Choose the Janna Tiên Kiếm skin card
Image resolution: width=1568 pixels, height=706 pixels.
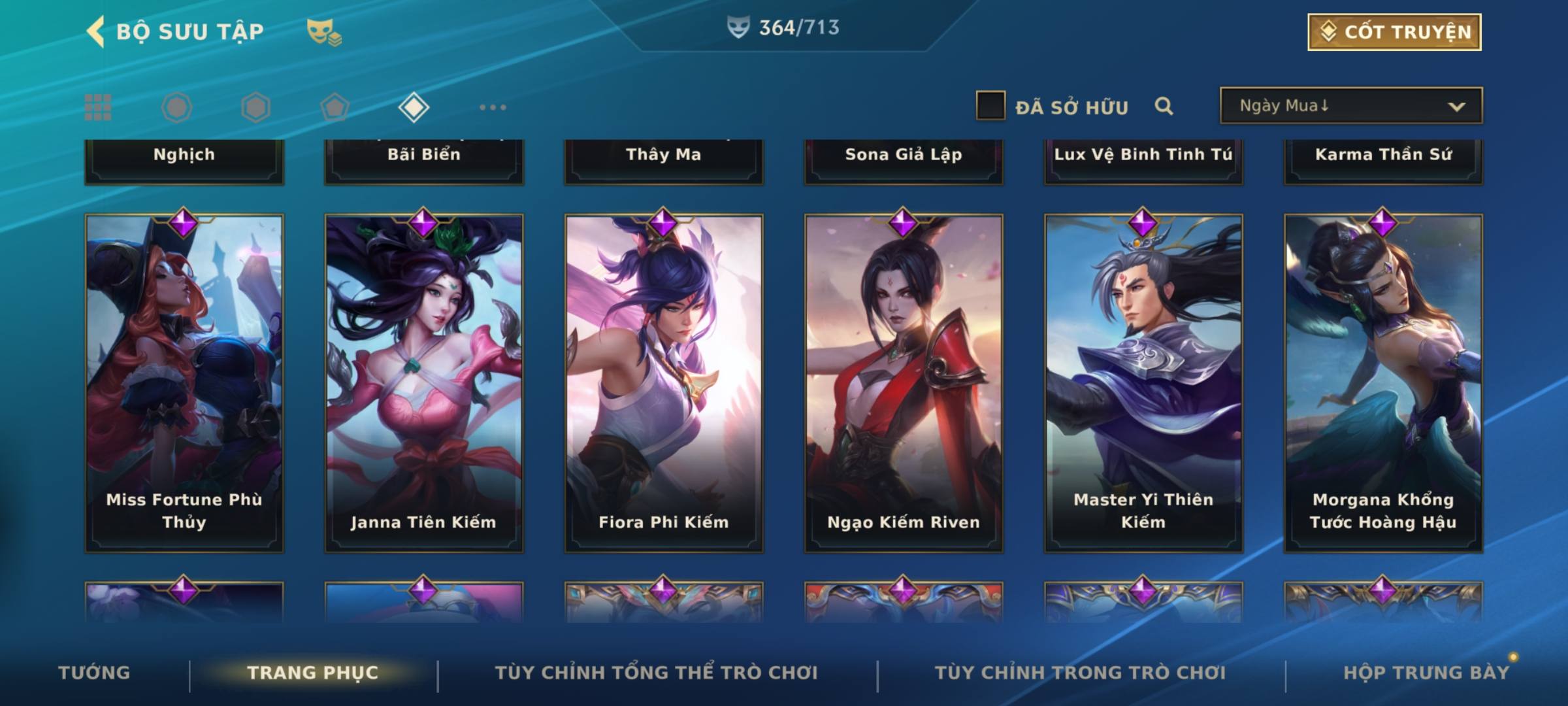424,383
